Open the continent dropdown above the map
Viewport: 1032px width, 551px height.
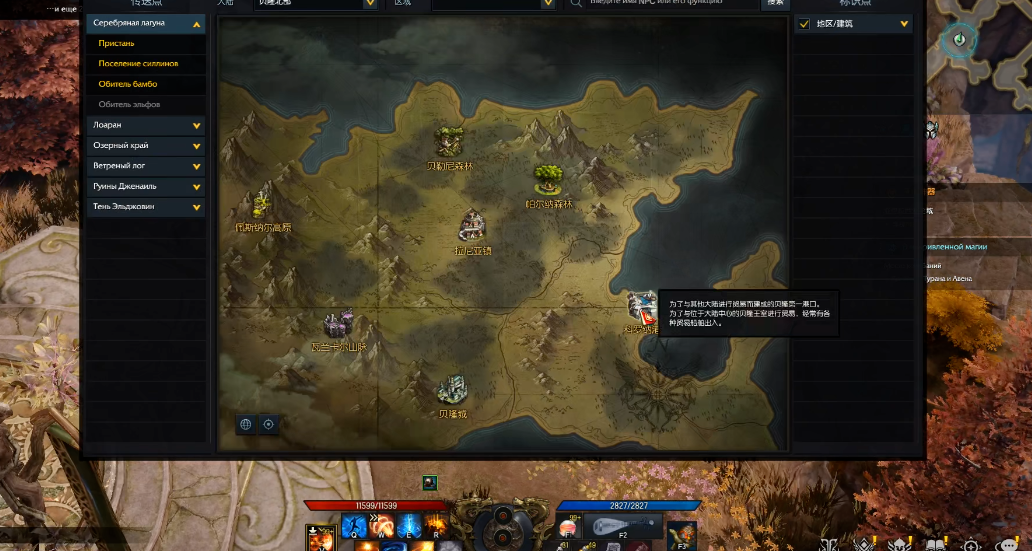tap(370, 4)
